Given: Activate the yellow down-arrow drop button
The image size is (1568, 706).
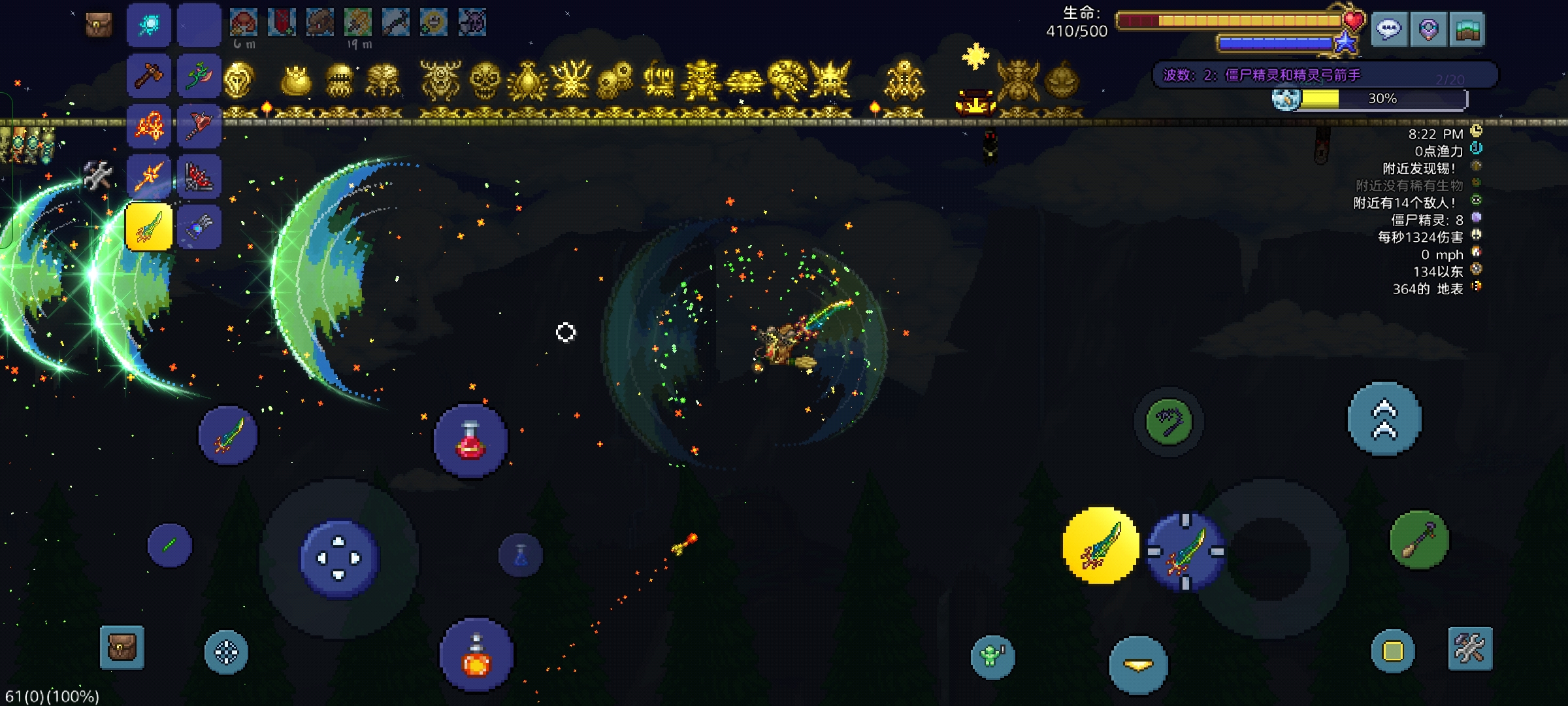Looking at the screenshot, I should pyautogui.click(x=1138, y=665).
